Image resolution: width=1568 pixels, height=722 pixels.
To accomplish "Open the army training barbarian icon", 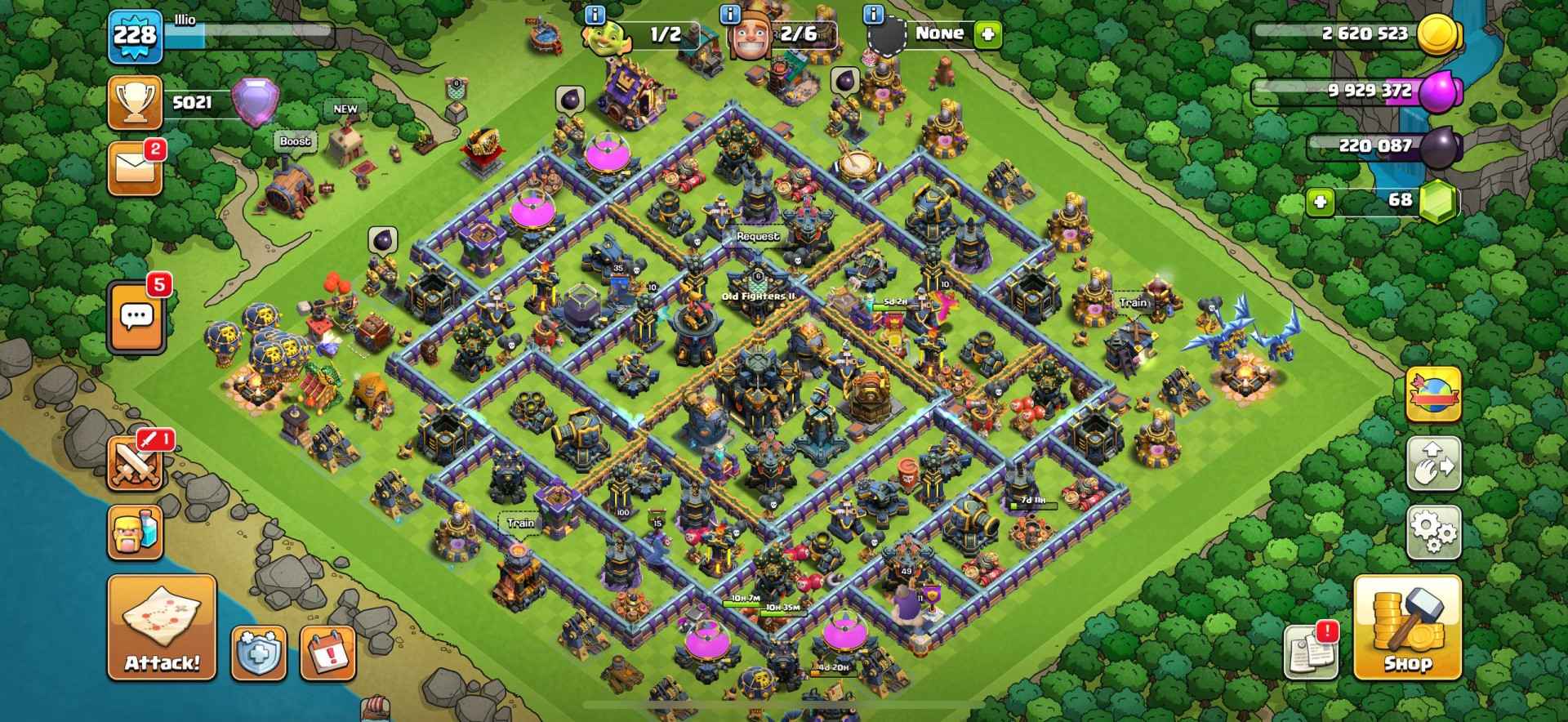I will [135, 533].
